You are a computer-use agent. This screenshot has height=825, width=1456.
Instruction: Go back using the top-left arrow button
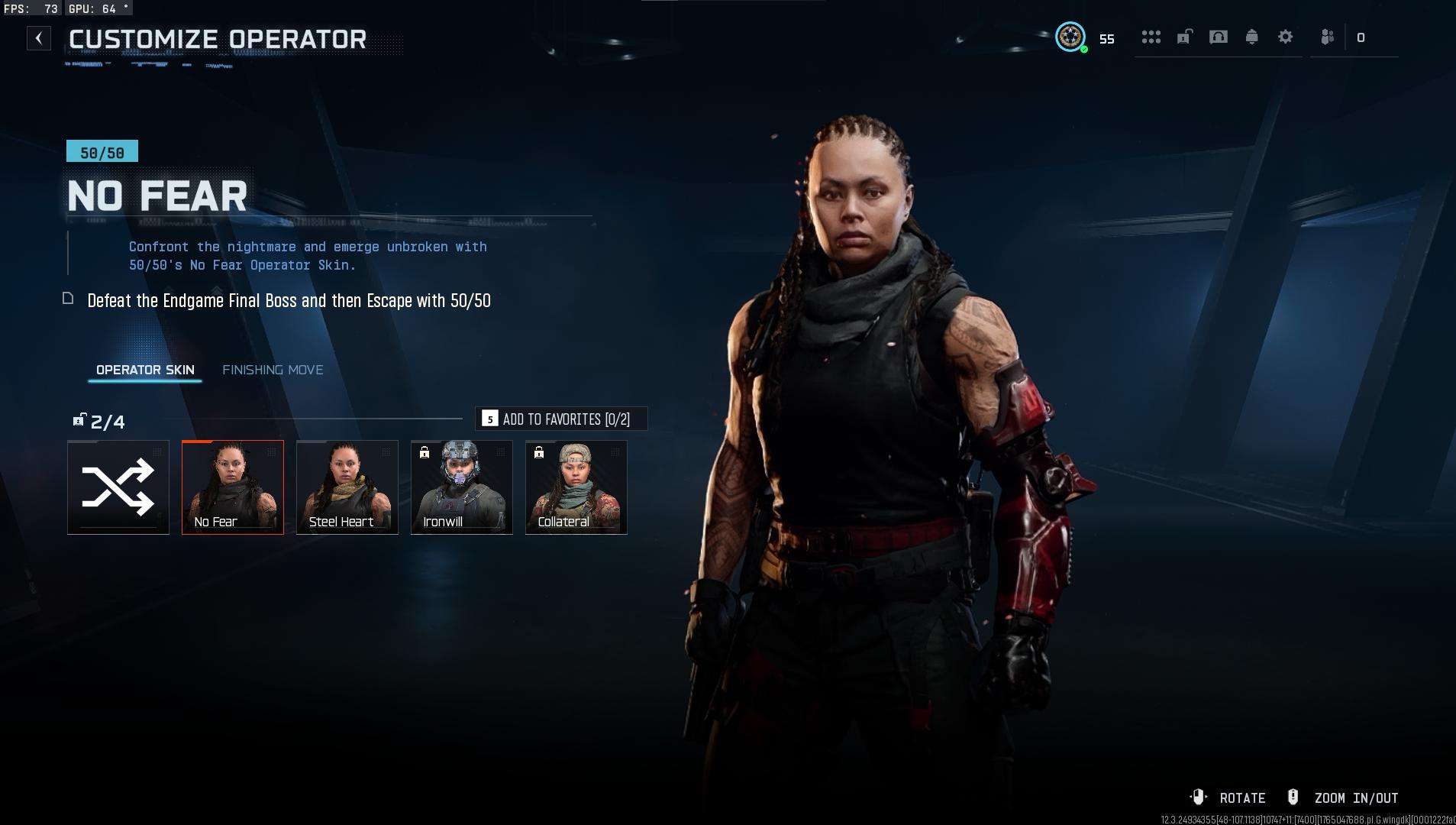[38, 38]
